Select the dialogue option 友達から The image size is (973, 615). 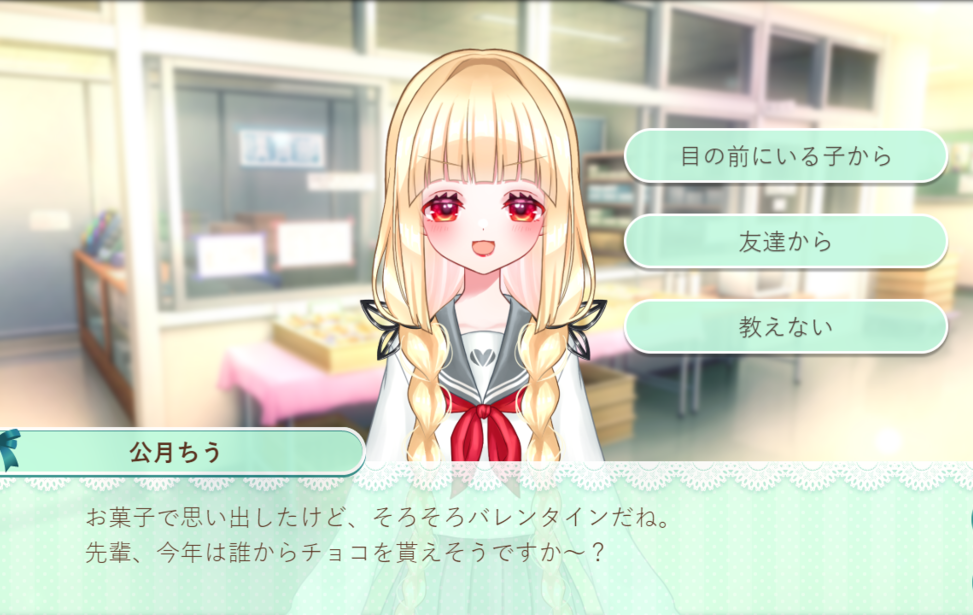tap(785, 242)
